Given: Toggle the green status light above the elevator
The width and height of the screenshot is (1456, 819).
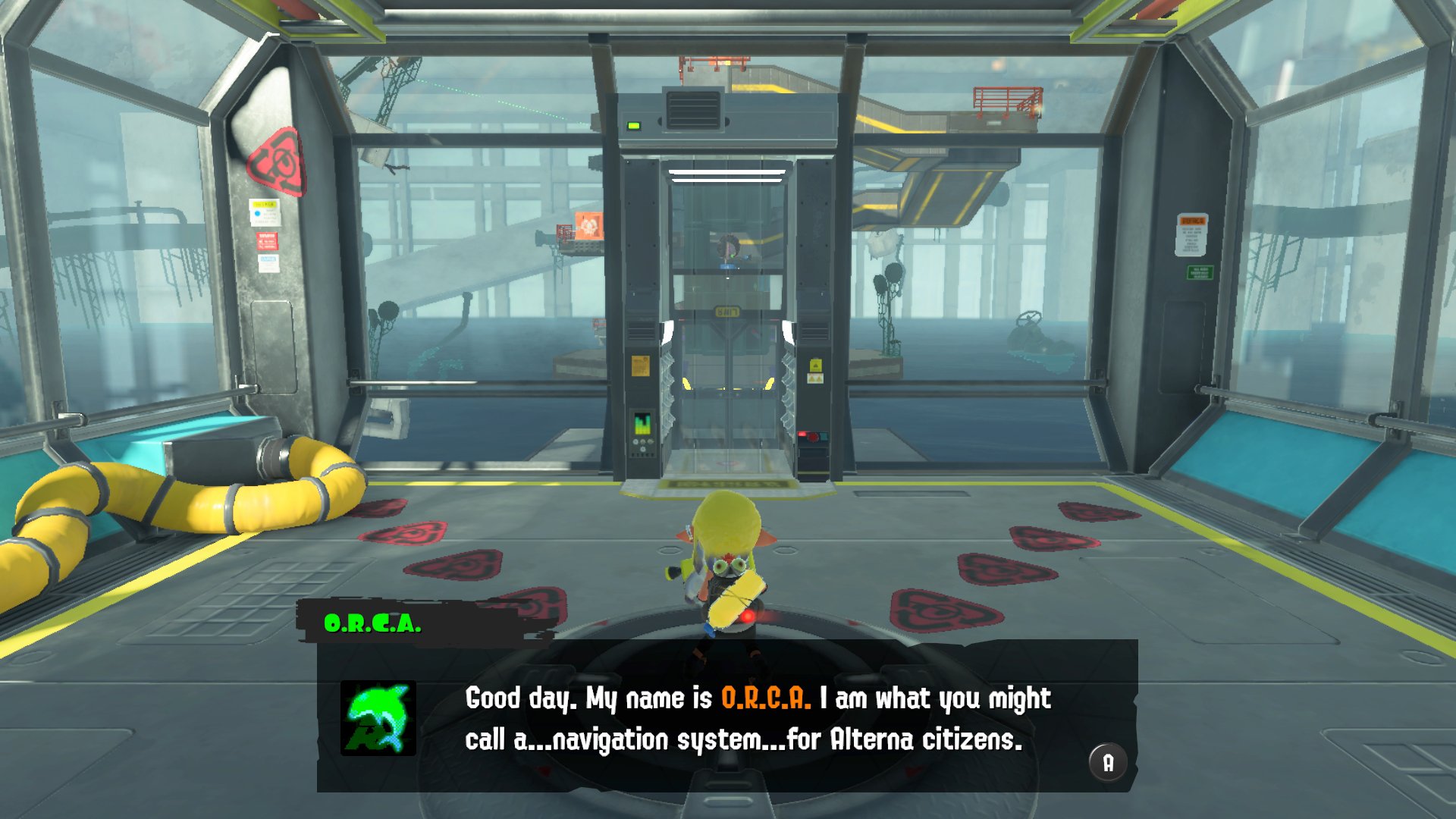Looking at the screenshot, I should tap(633, 126).
